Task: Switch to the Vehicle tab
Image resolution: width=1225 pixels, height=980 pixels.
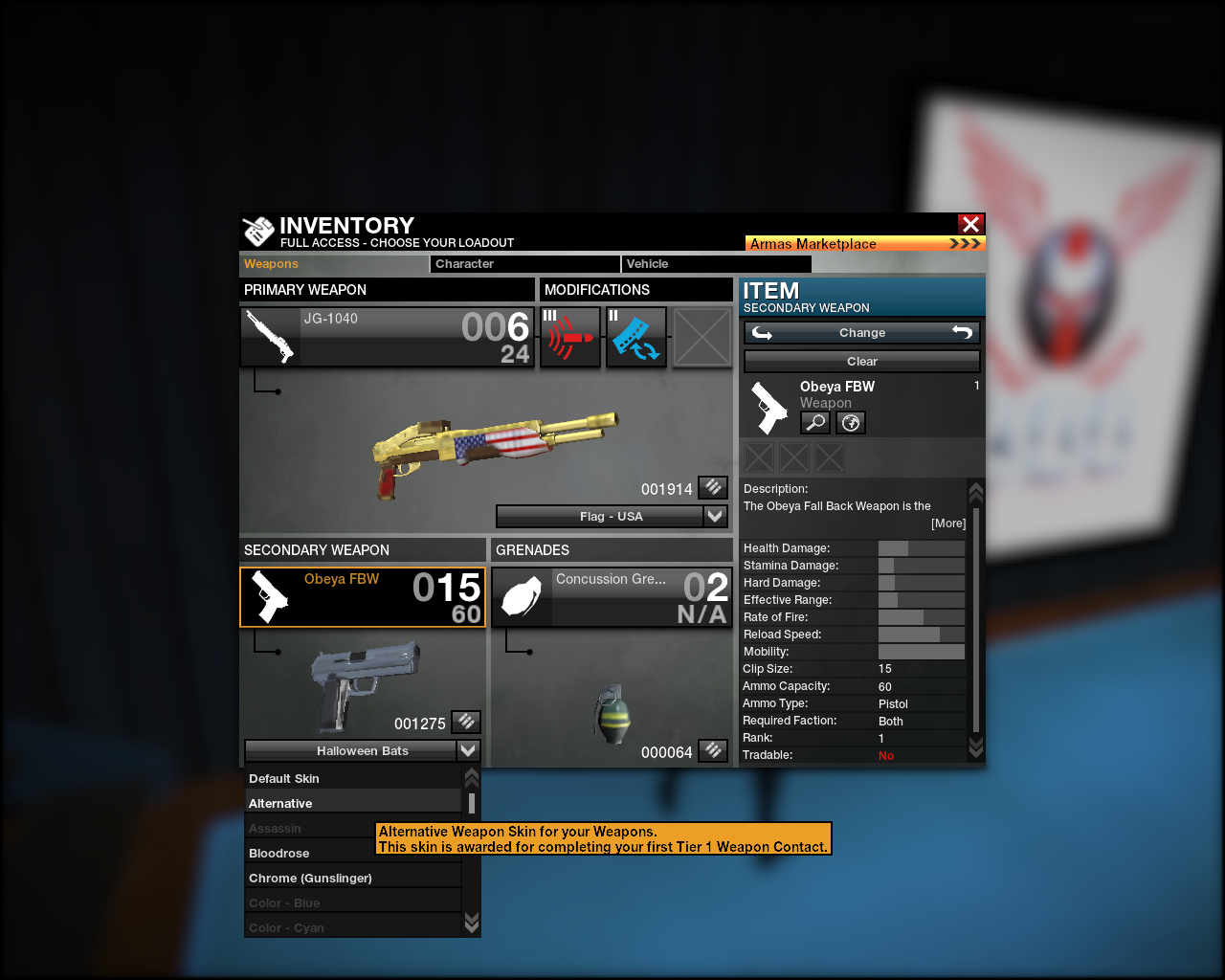Action: (x=716, y=264)
